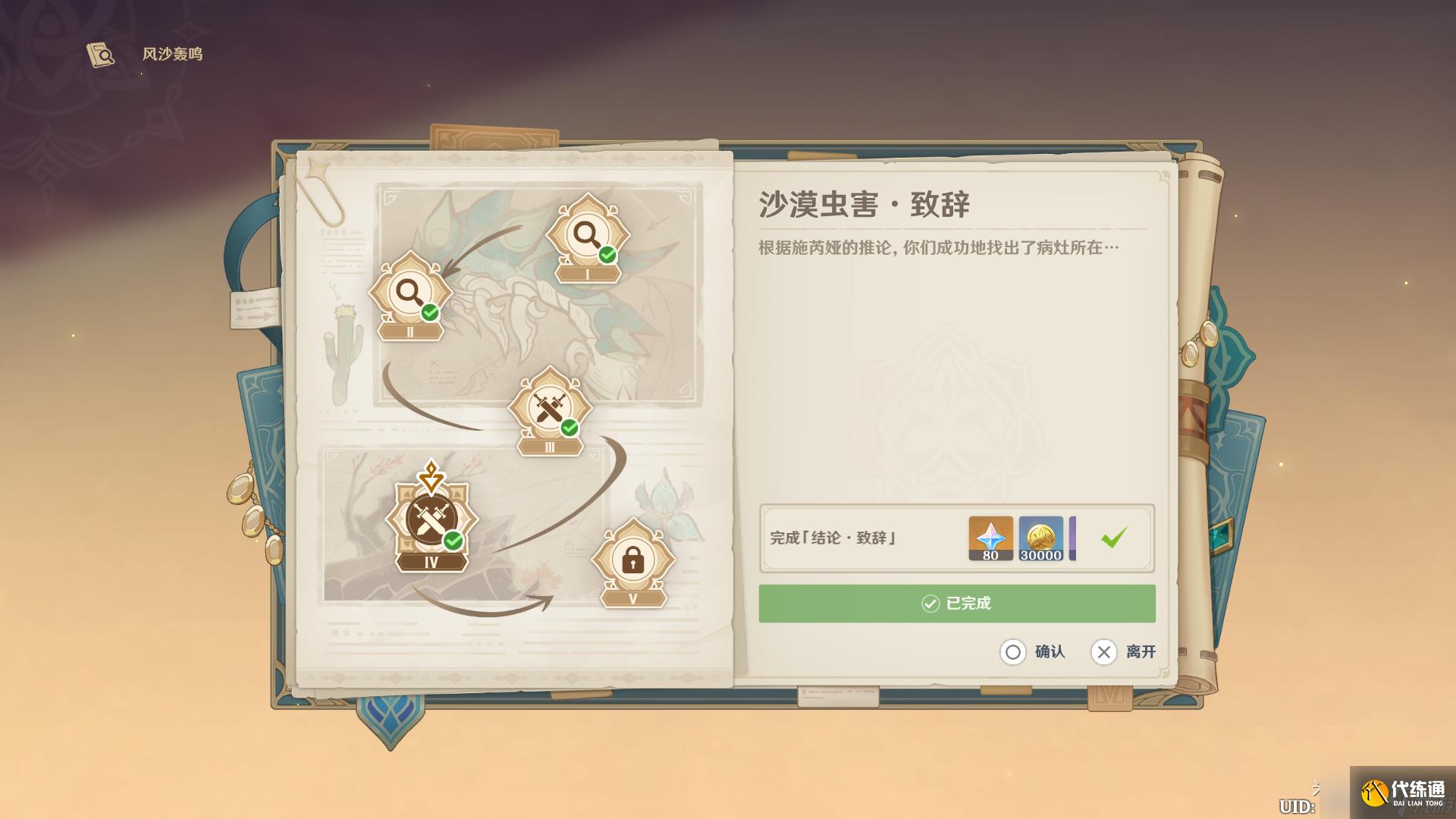The height and width of the screenshot is (819, 1456).
Task: Click the lock symbol on stage V medallion
Action: pos(635,561)
